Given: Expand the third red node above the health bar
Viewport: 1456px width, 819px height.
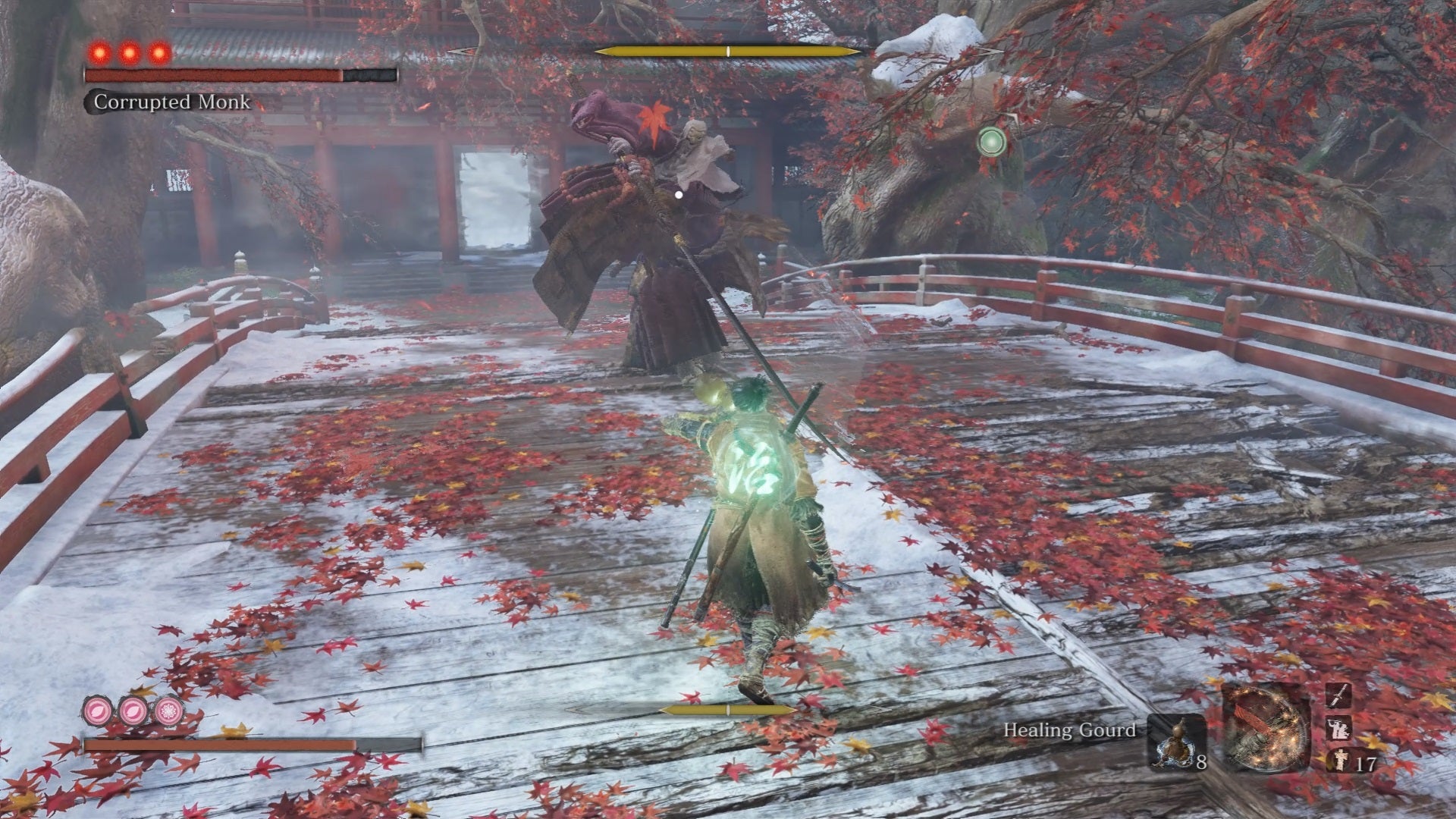Looking at the screenshot, I should click(x=158, y=53).
